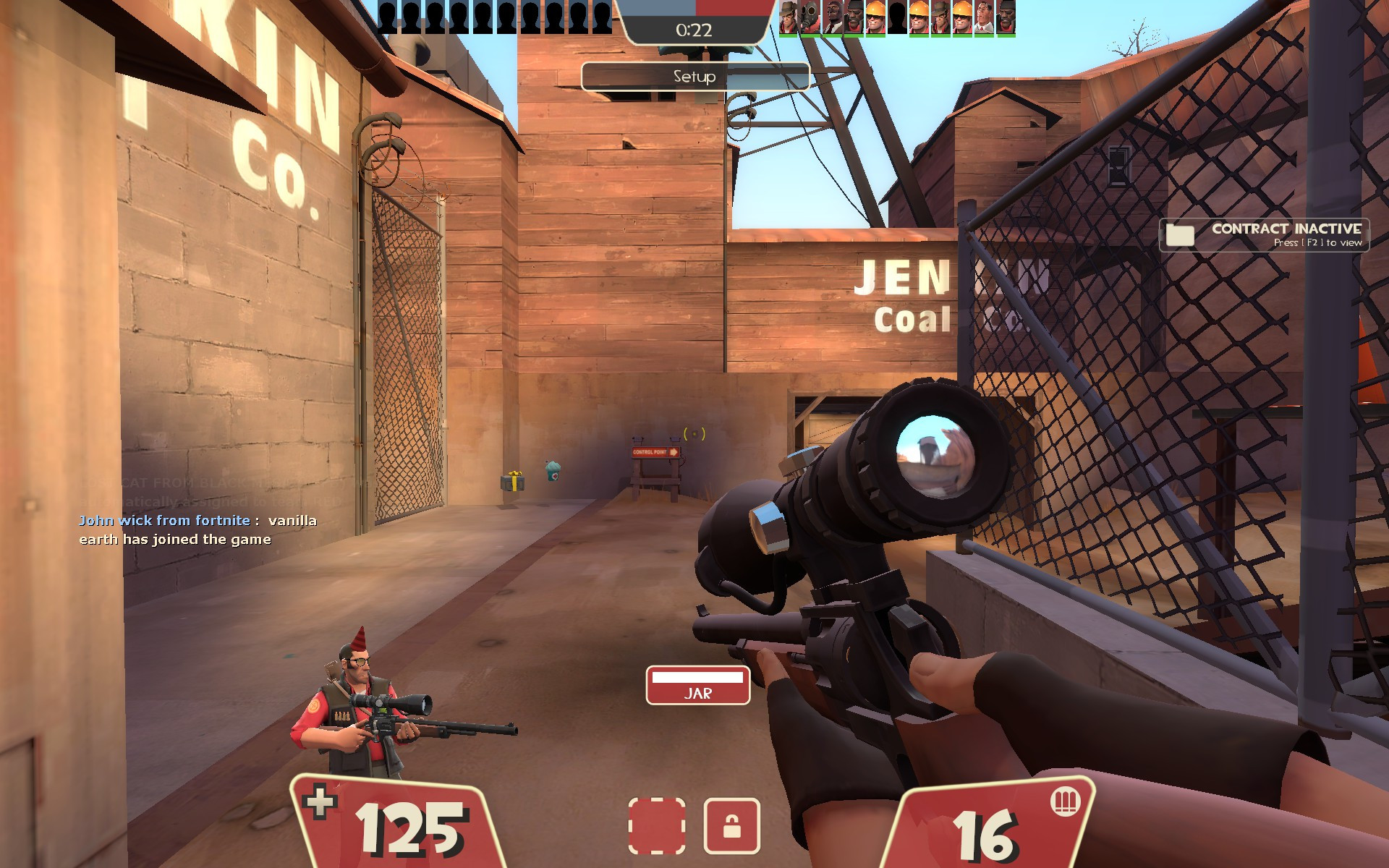This screenshot has height=868, width=1389.
Task: Open the Setup banner dropdown
Action: (x=693, y=76)
